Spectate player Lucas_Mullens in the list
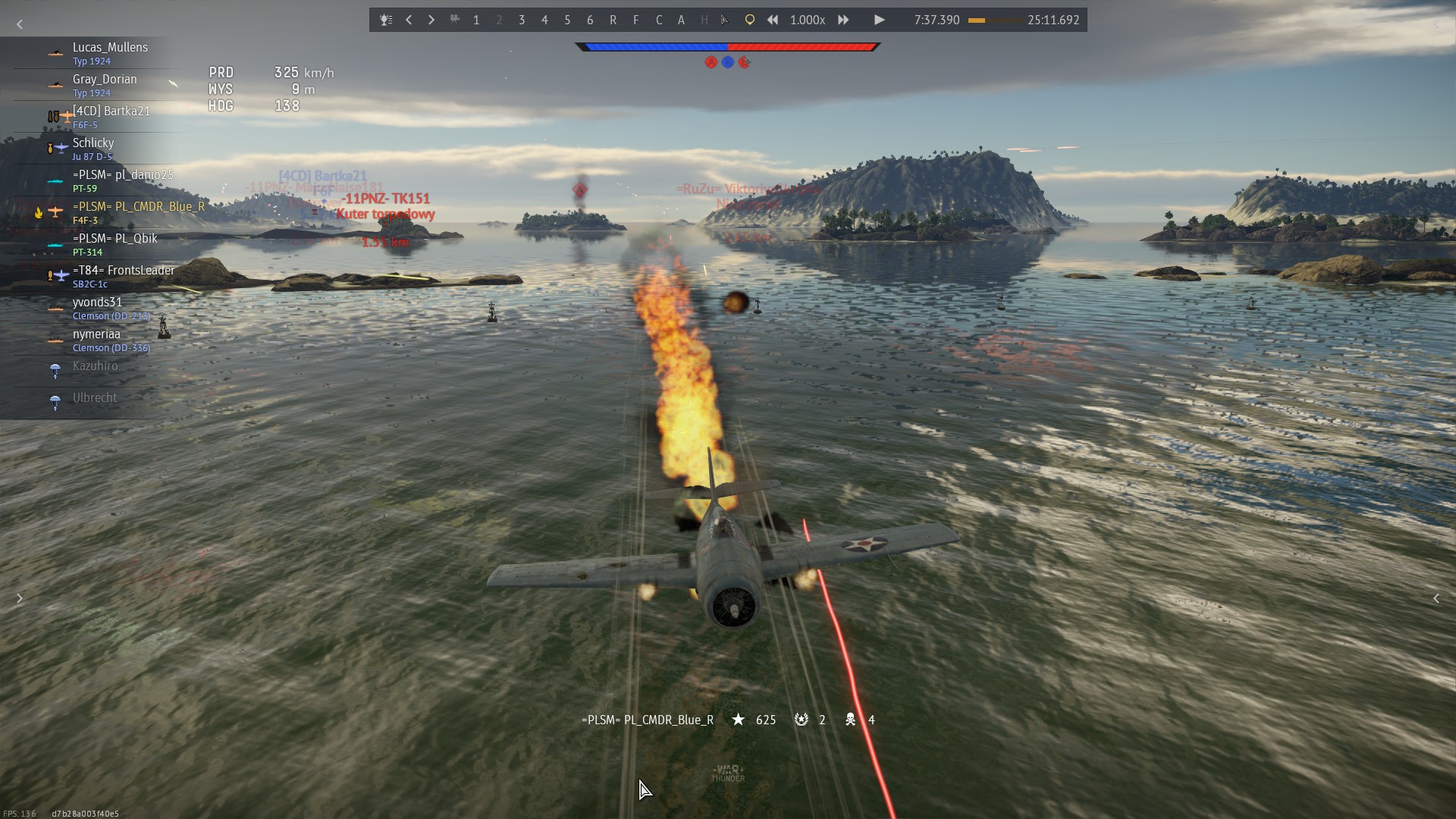The image size is (1456, 819). click(x=110, y=53)
